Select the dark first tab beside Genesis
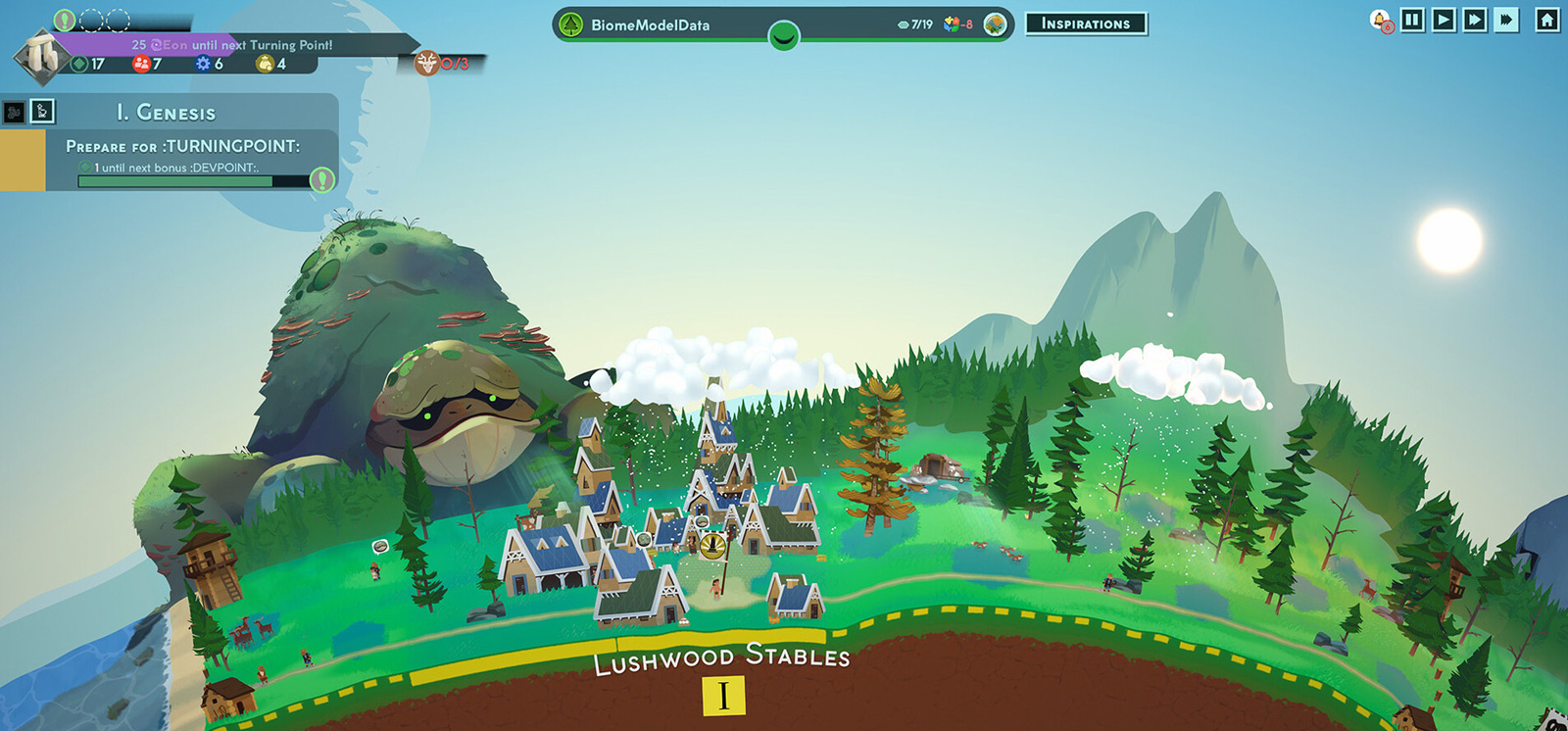 click(15, 113)
